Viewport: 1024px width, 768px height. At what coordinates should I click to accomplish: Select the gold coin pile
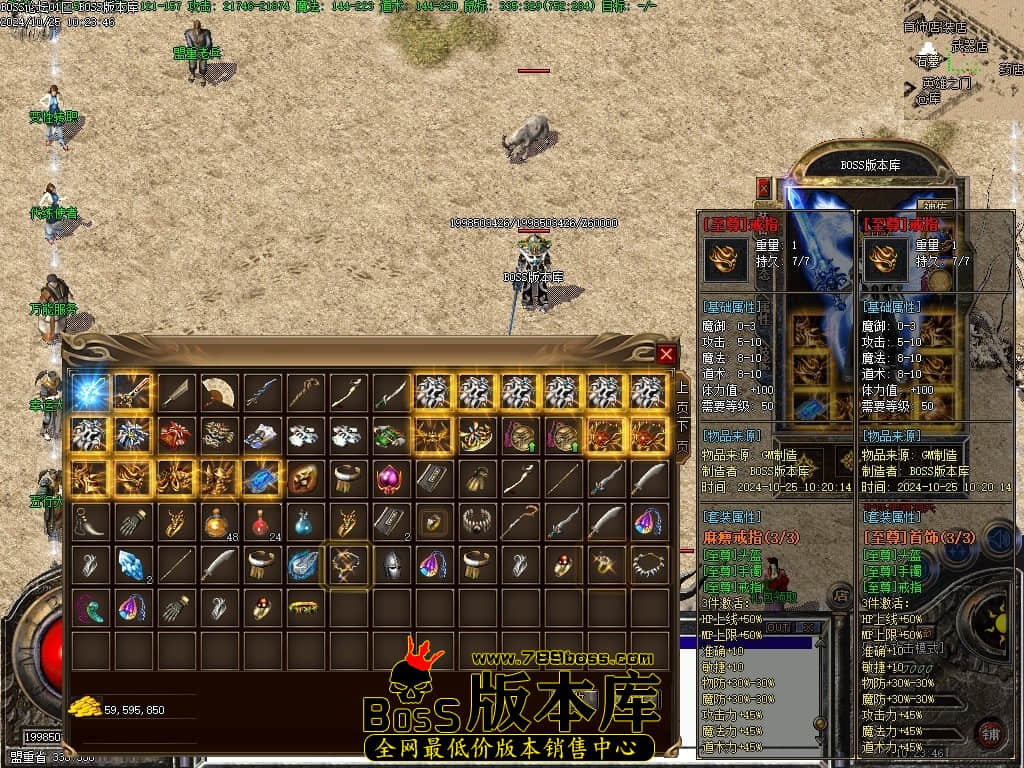[x=85, y=708]
